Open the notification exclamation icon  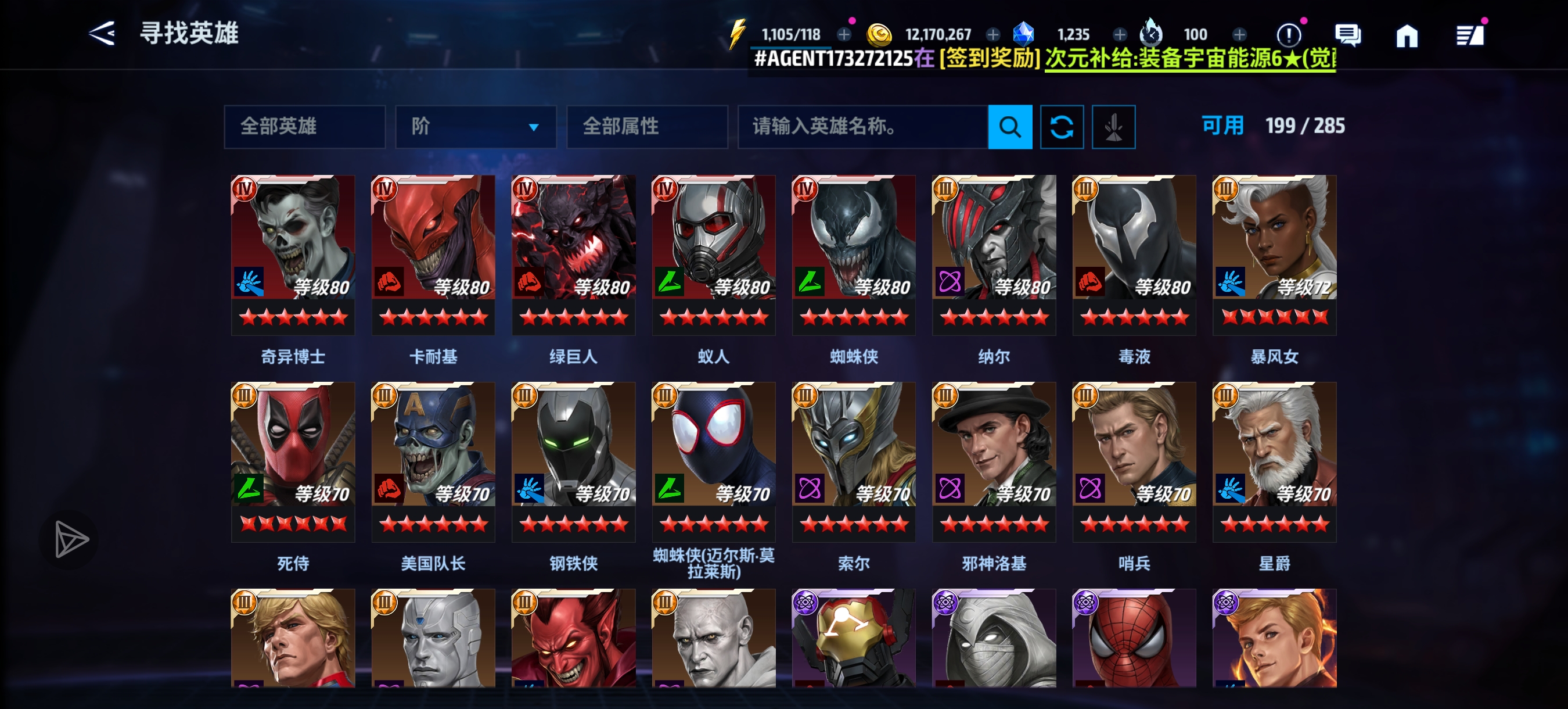1290,35
